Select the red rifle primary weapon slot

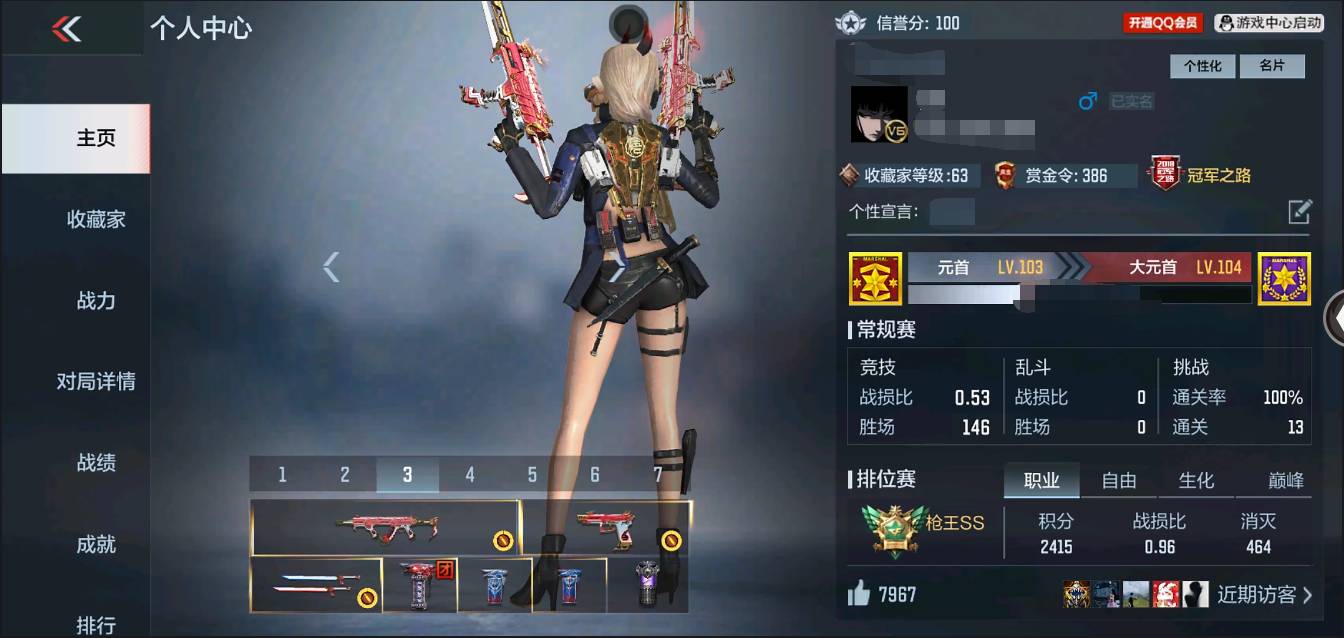385,528
